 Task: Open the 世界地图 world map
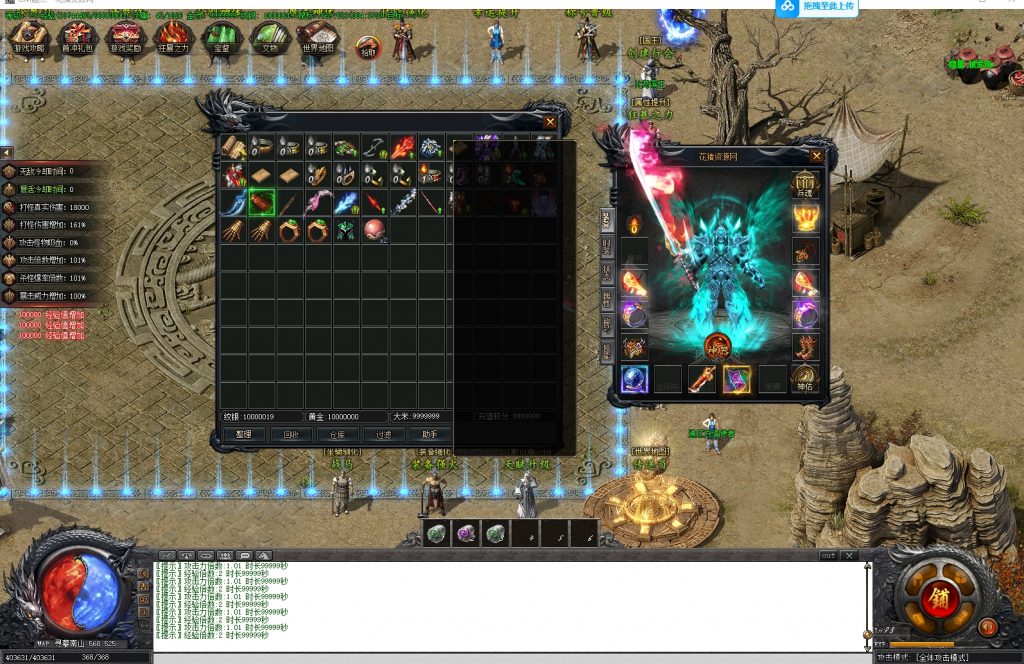pos(318,38)
